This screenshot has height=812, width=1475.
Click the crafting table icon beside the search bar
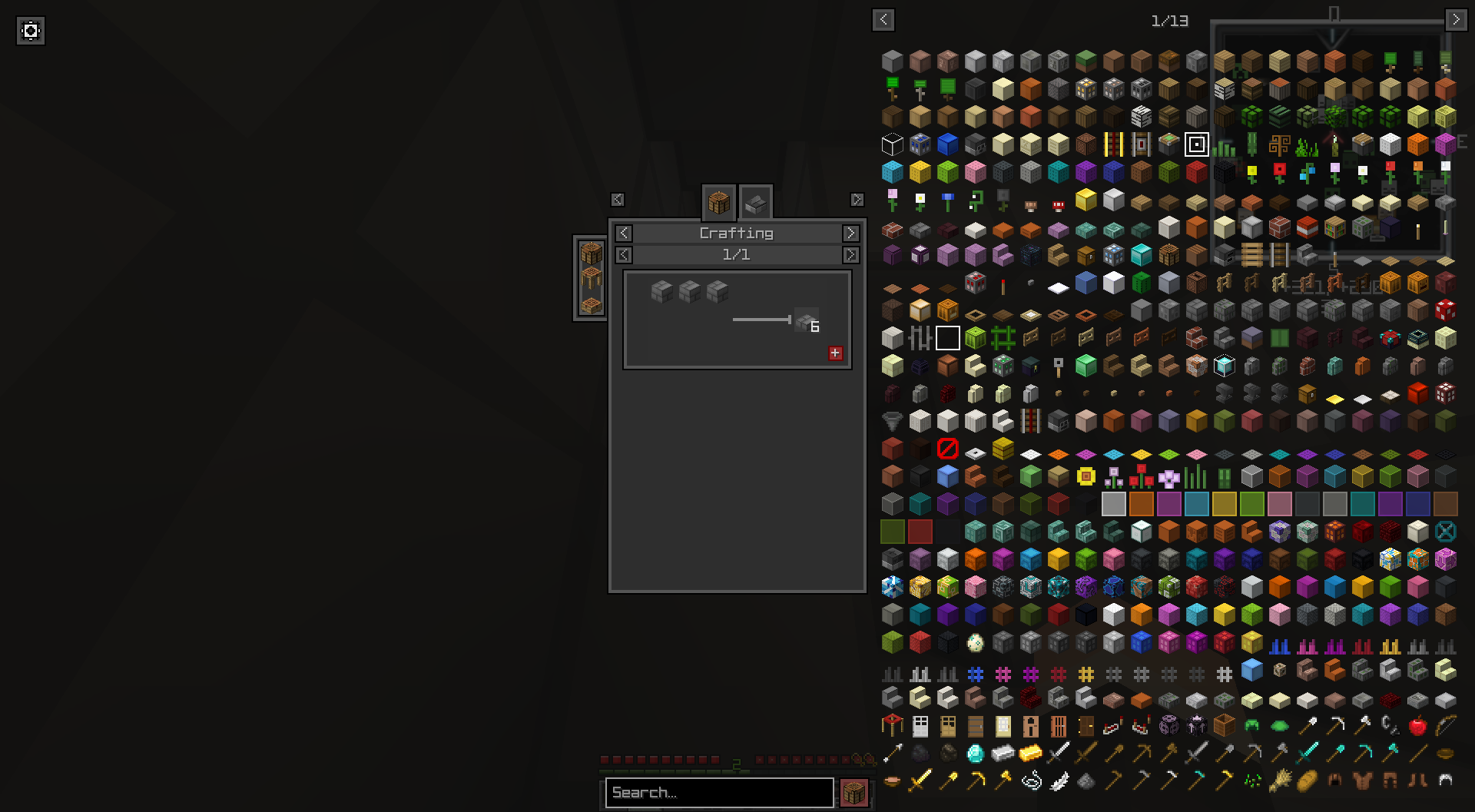pos(855,792)
